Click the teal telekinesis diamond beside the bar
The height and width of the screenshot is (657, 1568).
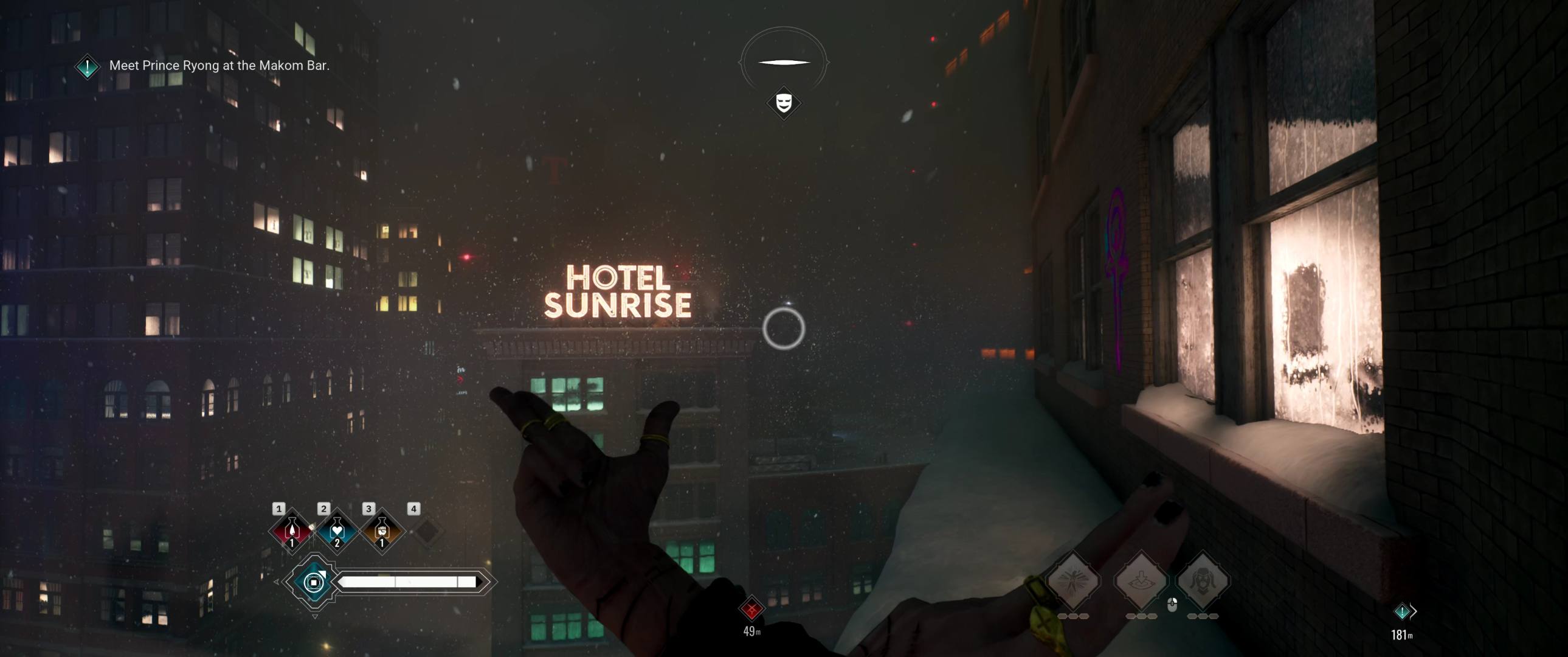314,582
